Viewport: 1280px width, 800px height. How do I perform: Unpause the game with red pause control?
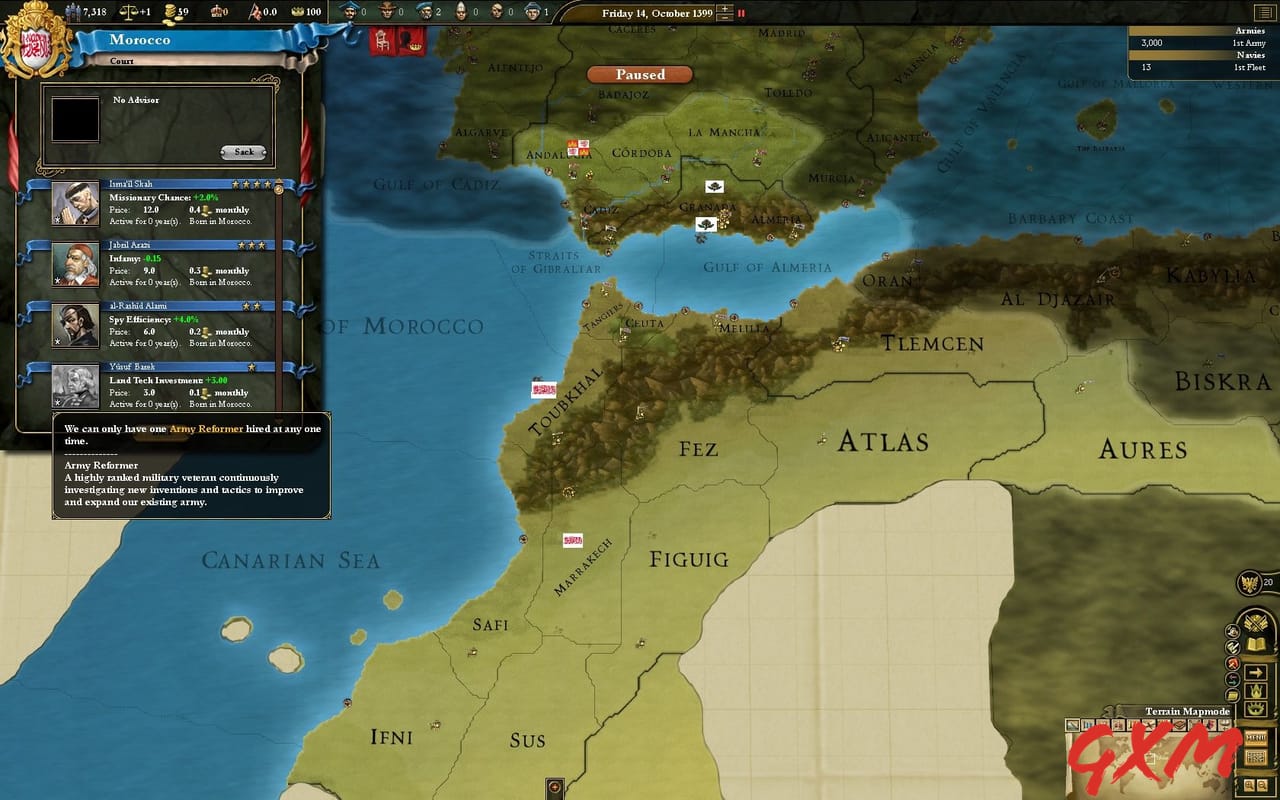click(x=741, y=13)
